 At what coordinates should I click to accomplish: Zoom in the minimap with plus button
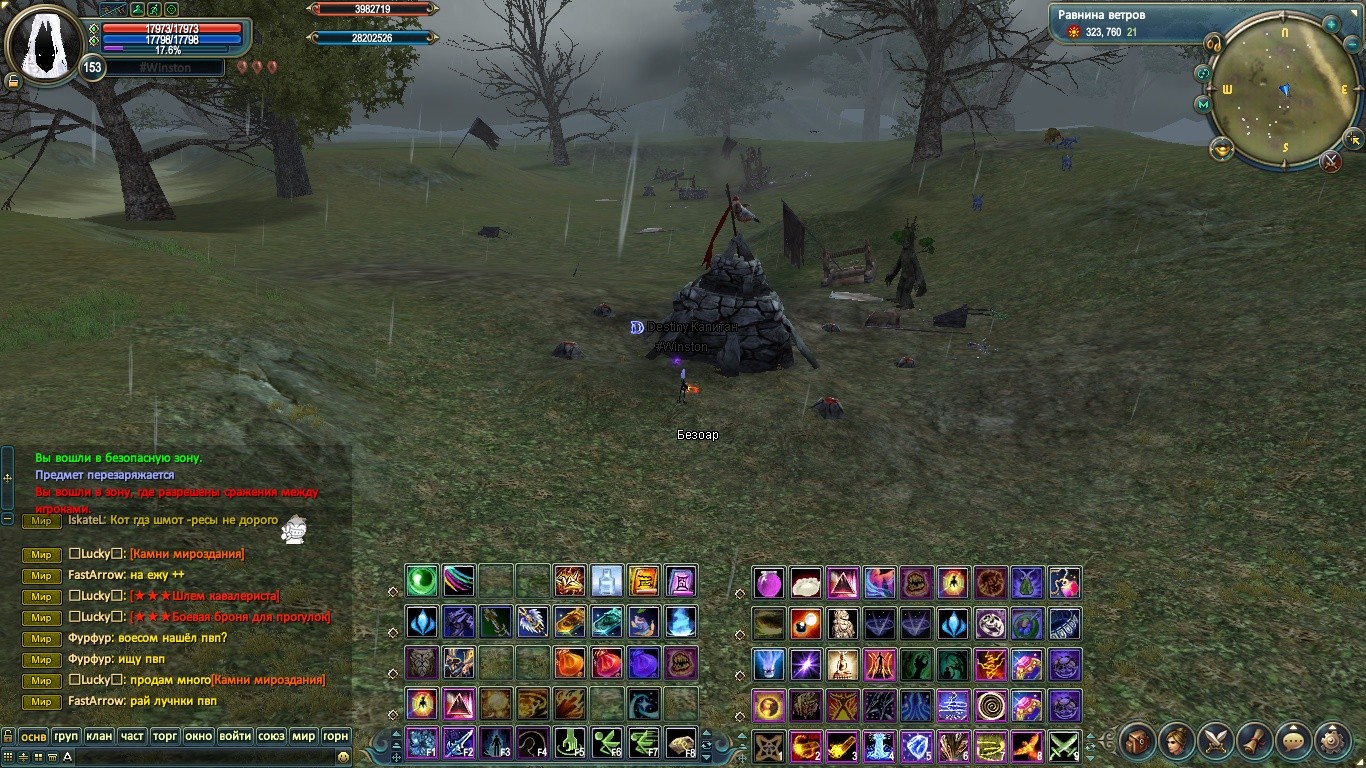(x=1333, y=22)
